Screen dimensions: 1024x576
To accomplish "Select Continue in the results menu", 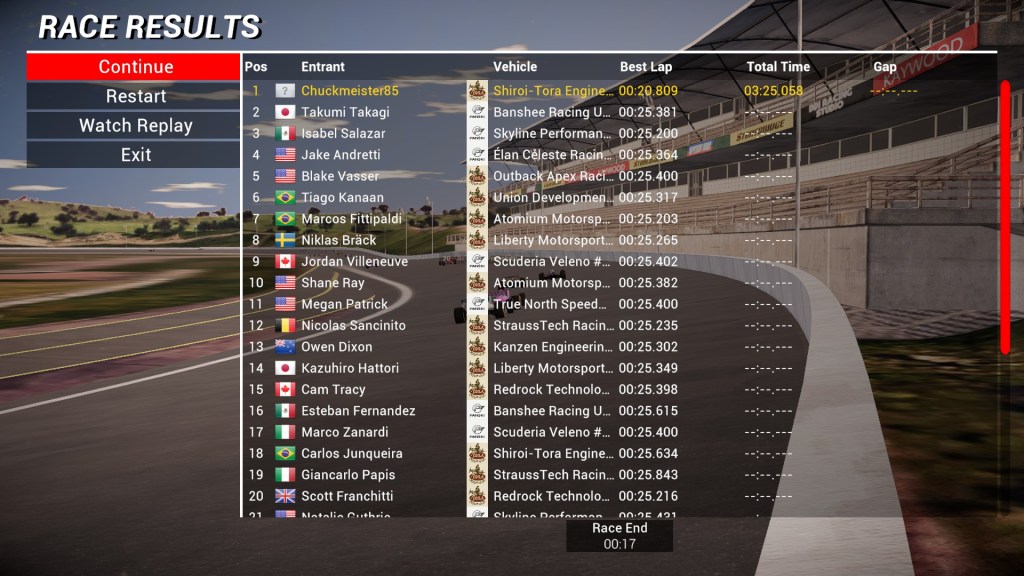I will click(x=135, y=67).
